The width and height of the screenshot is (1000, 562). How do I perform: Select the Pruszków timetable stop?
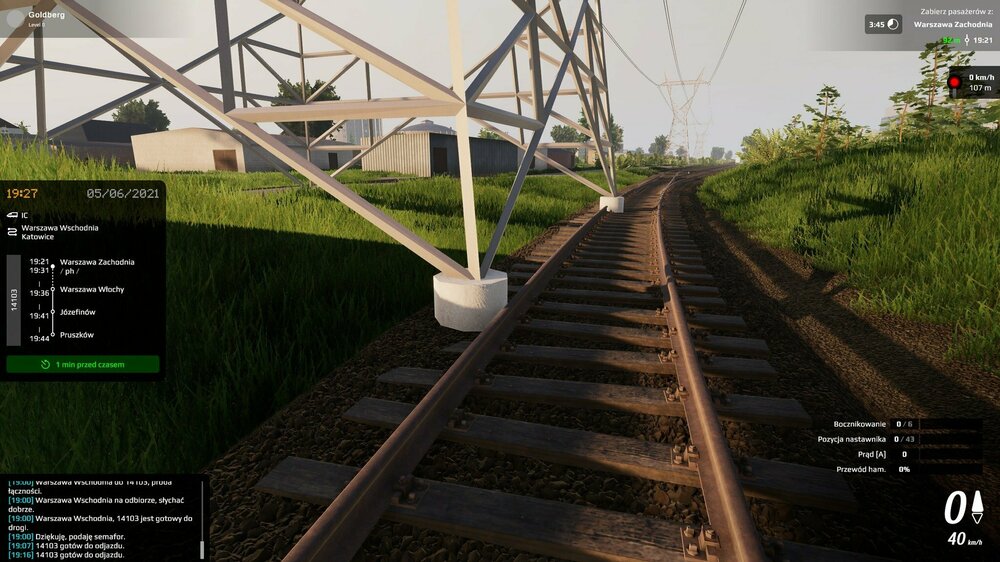(x=77, y=335)
